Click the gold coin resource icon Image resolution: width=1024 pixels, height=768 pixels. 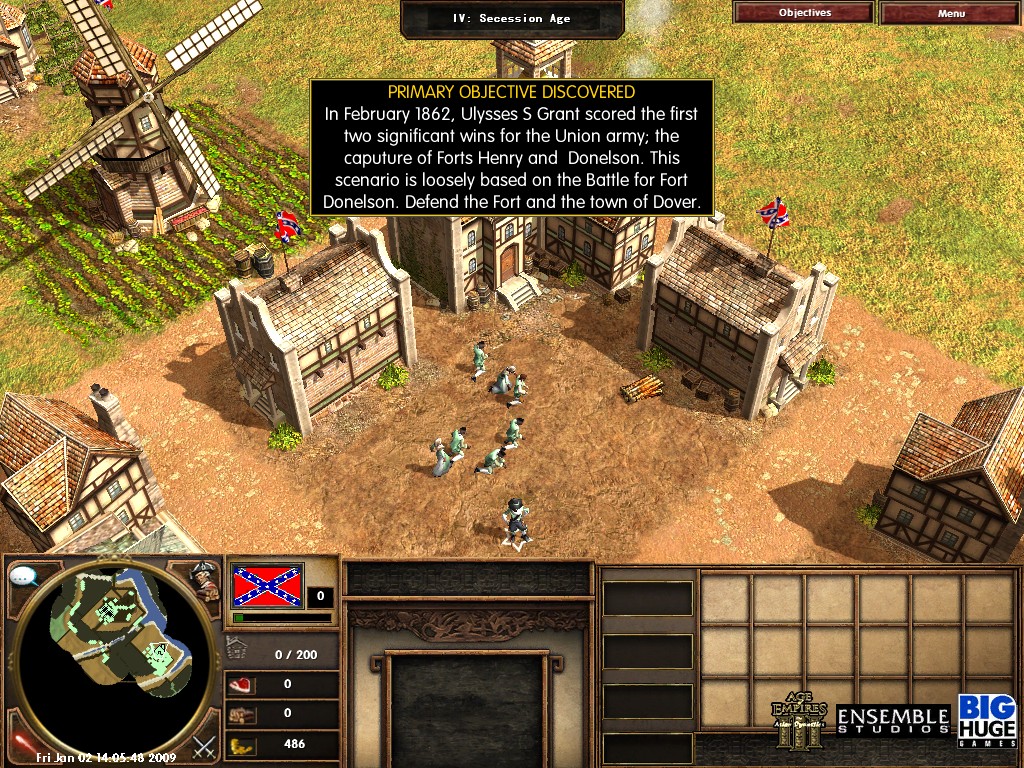pos(242,744)
